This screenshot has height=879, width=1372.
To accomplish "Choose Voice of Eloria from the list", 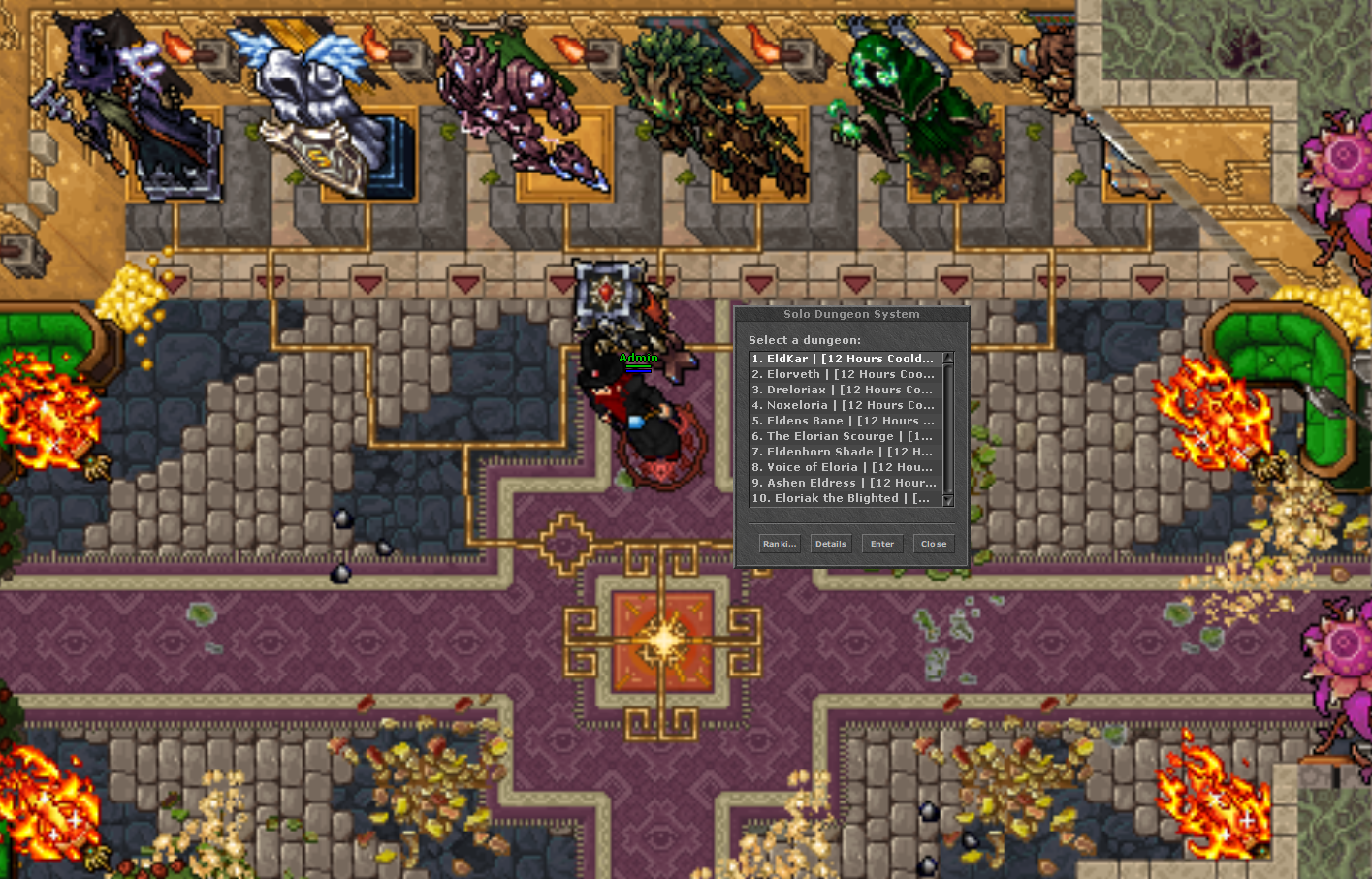I will (x=843, y=467).
